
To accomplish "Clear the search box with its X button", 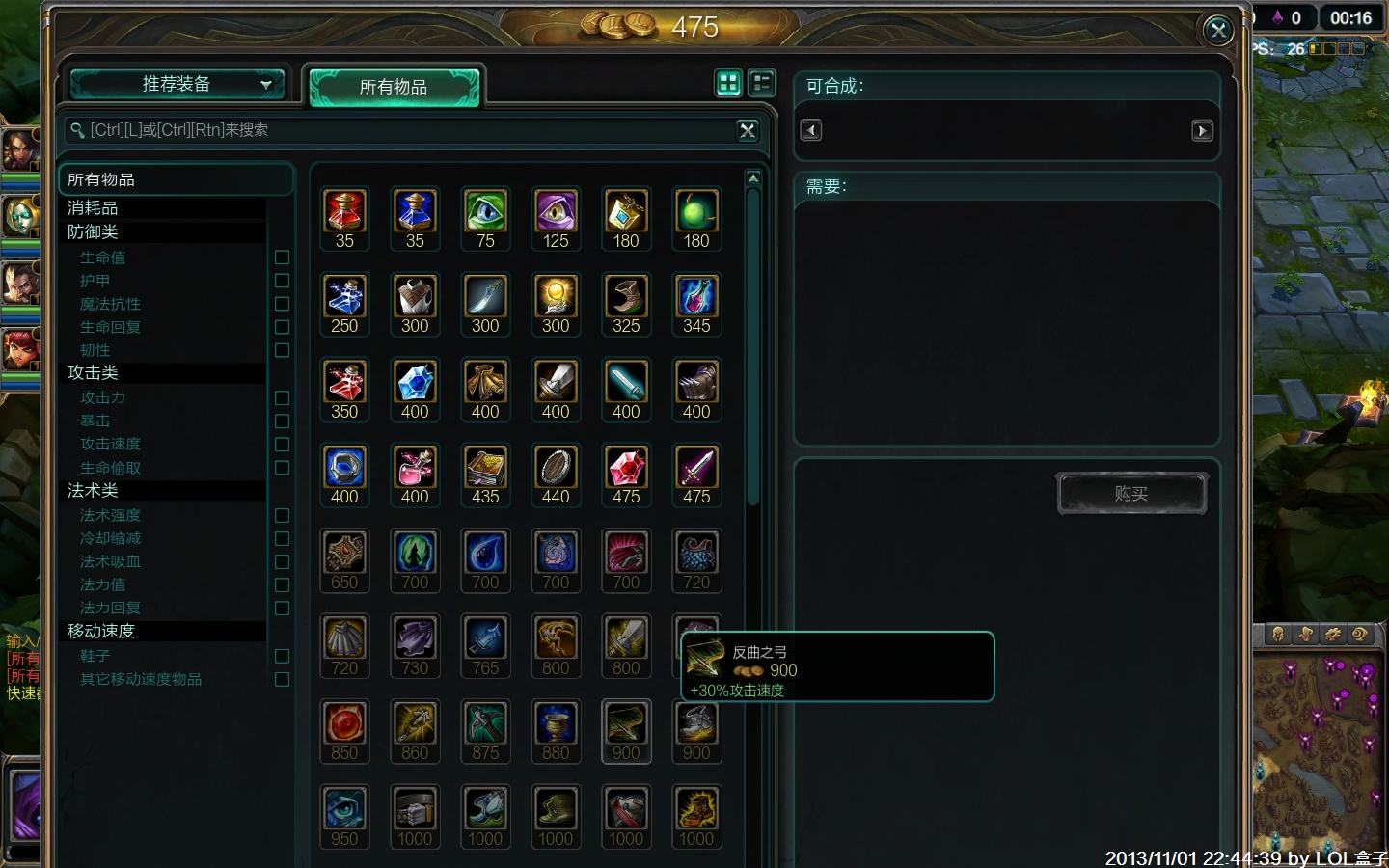I will [x=748, y=130].
